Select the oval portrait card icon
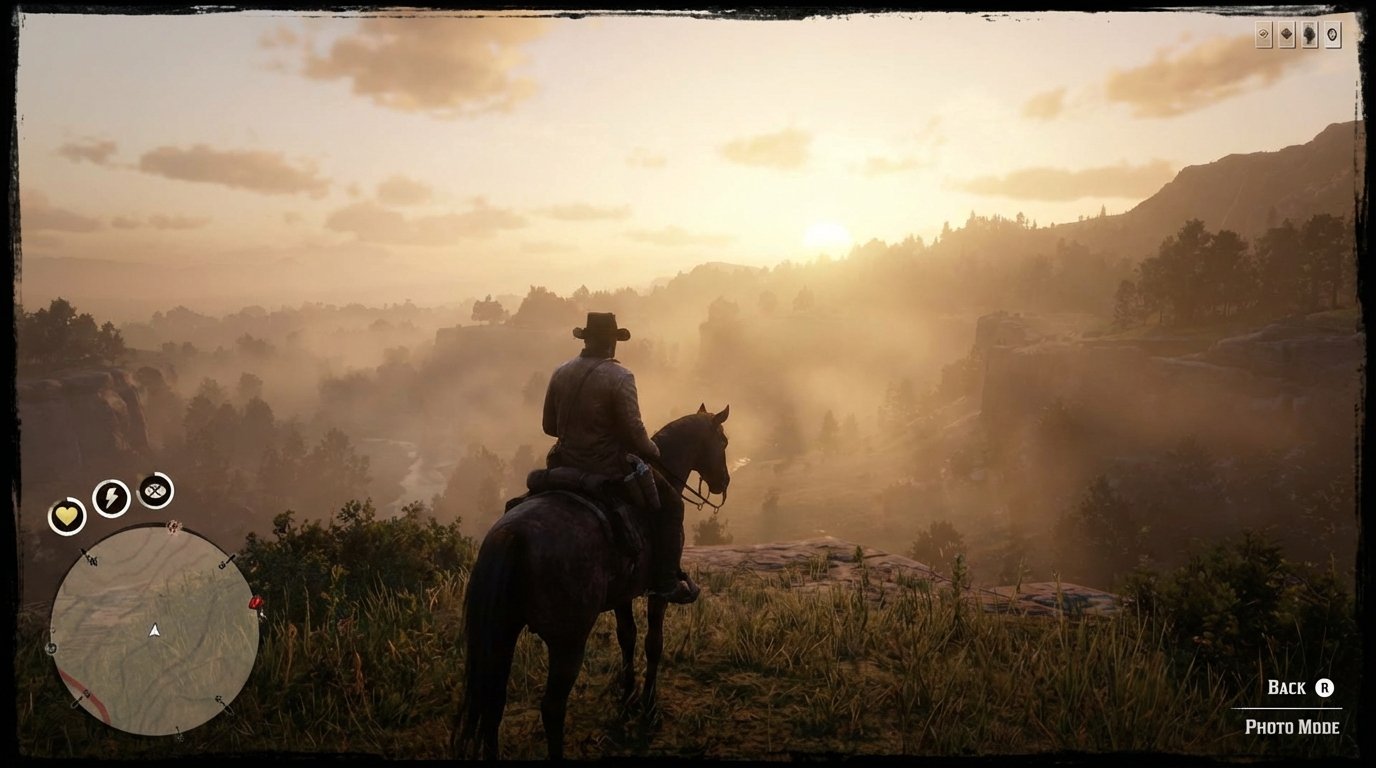 pyautogui.click(x=1333, y=34)
